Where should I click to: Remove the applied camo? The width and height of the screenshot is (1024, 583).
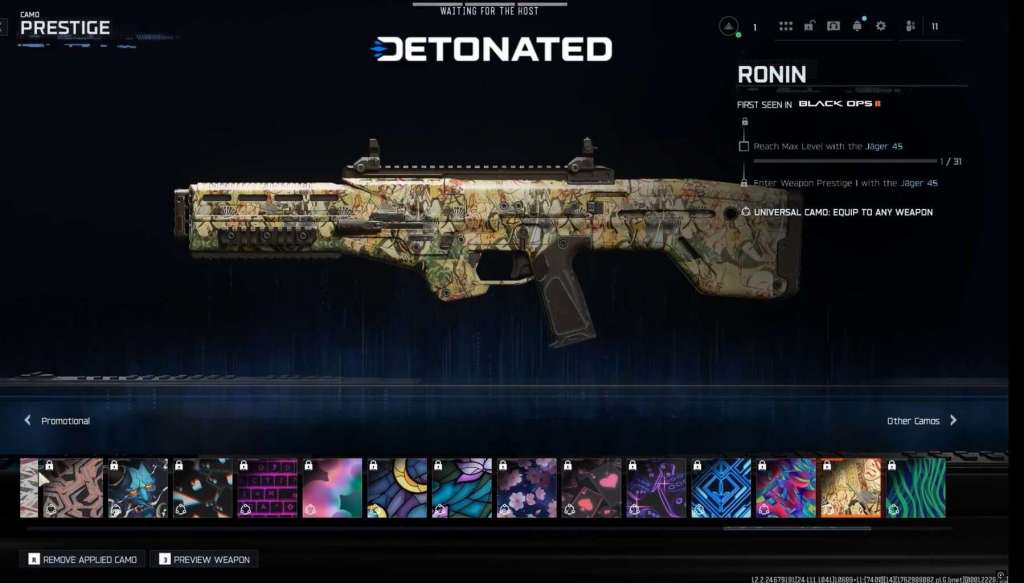click(x=84, y=559)
